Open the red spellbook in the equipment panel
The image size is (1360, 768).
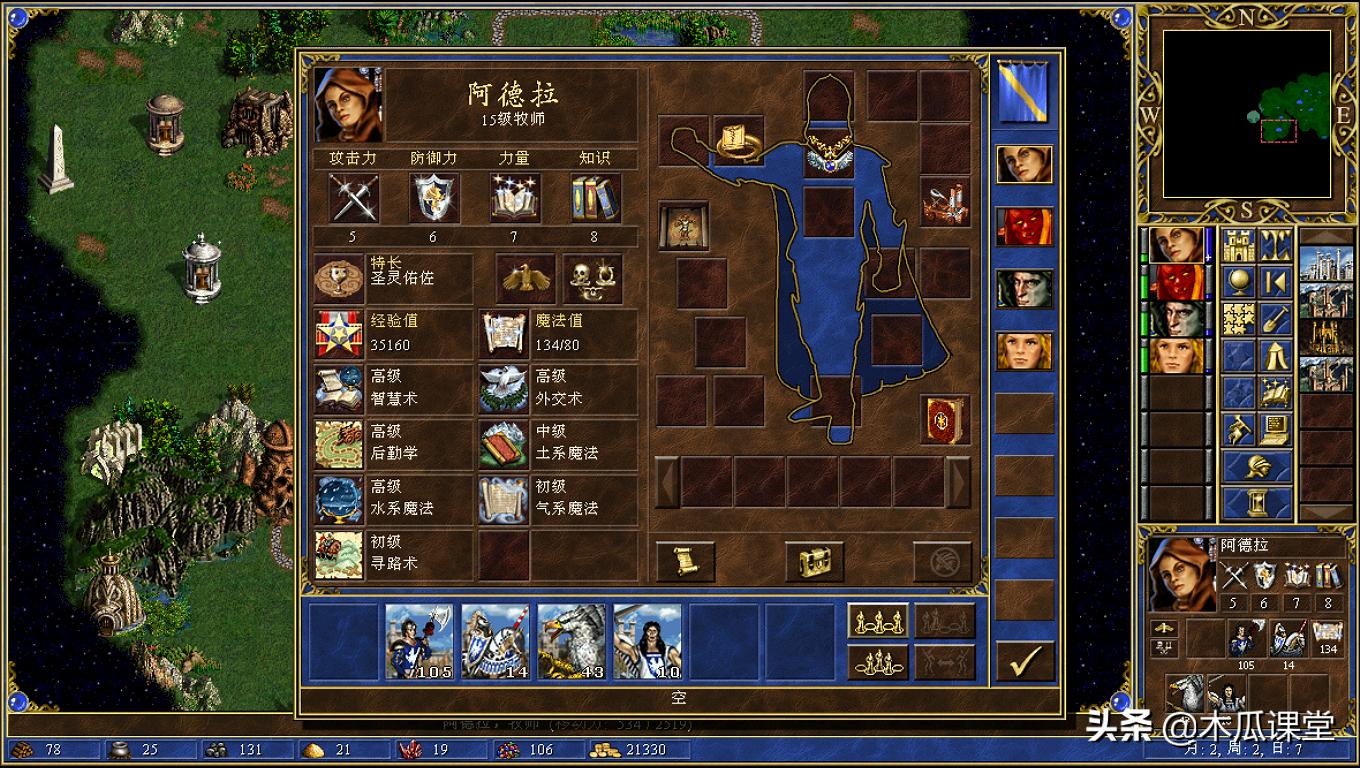(944, 420)
